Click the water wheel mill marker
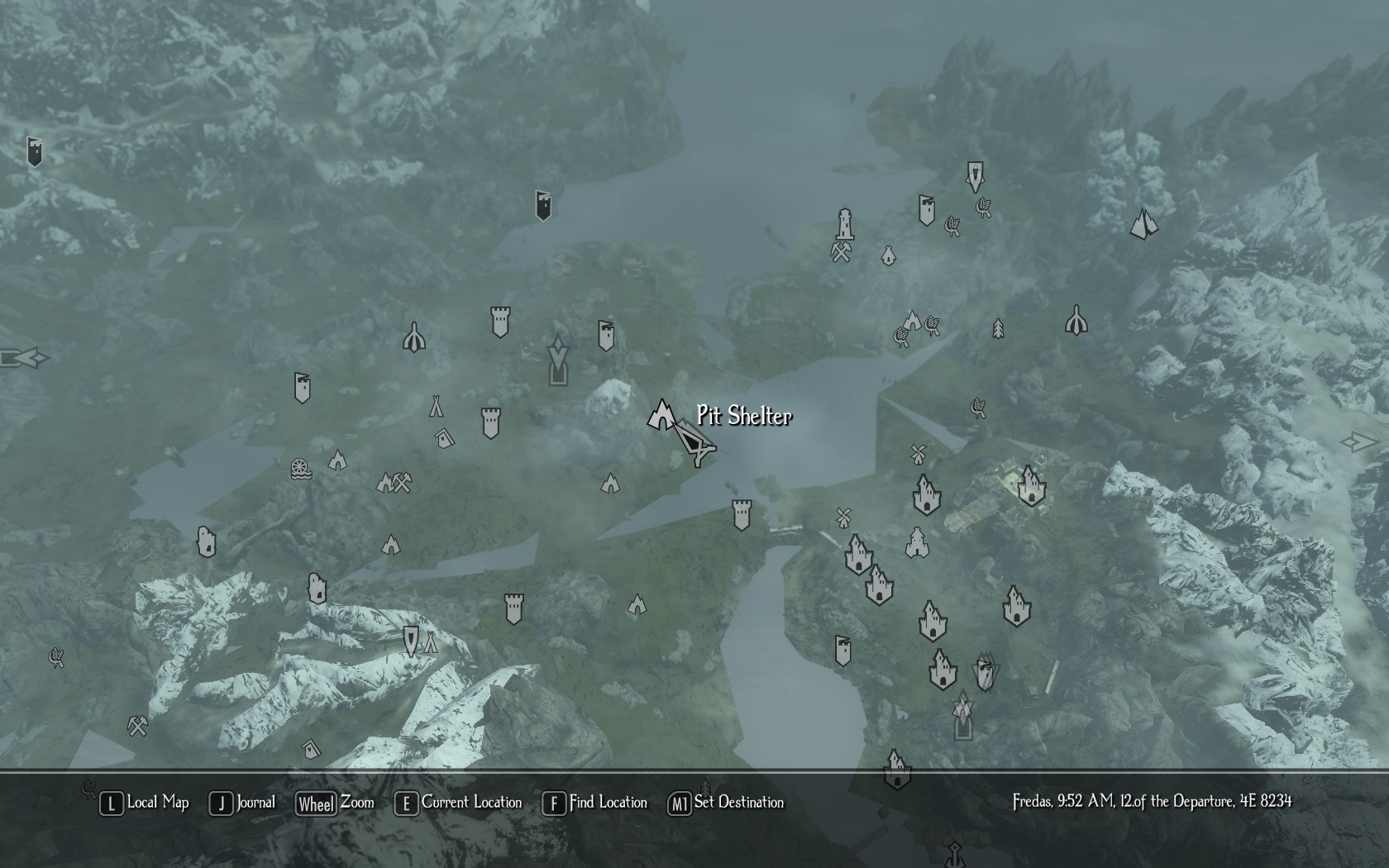 click(301, 469)
